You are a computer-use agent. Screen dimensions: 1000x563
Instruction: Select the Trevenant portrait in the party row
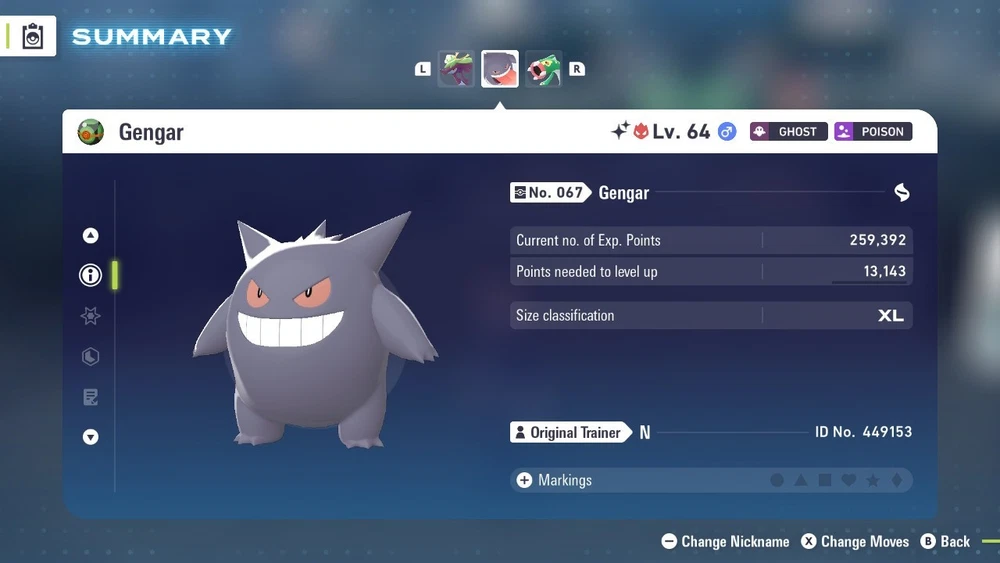click(456, 69)
